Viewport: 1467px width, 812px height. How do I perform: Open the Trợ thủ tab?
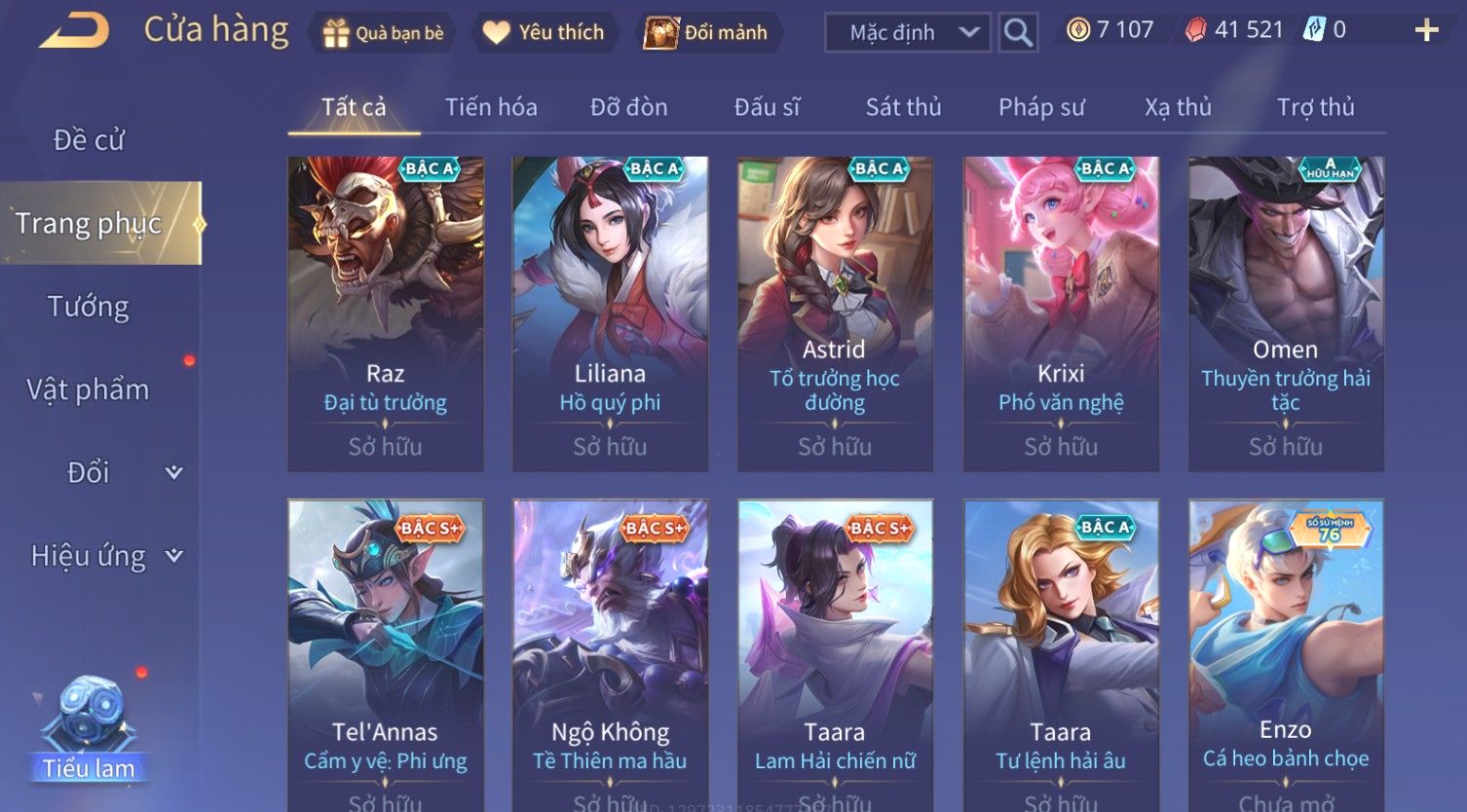tap(1315, 107)
